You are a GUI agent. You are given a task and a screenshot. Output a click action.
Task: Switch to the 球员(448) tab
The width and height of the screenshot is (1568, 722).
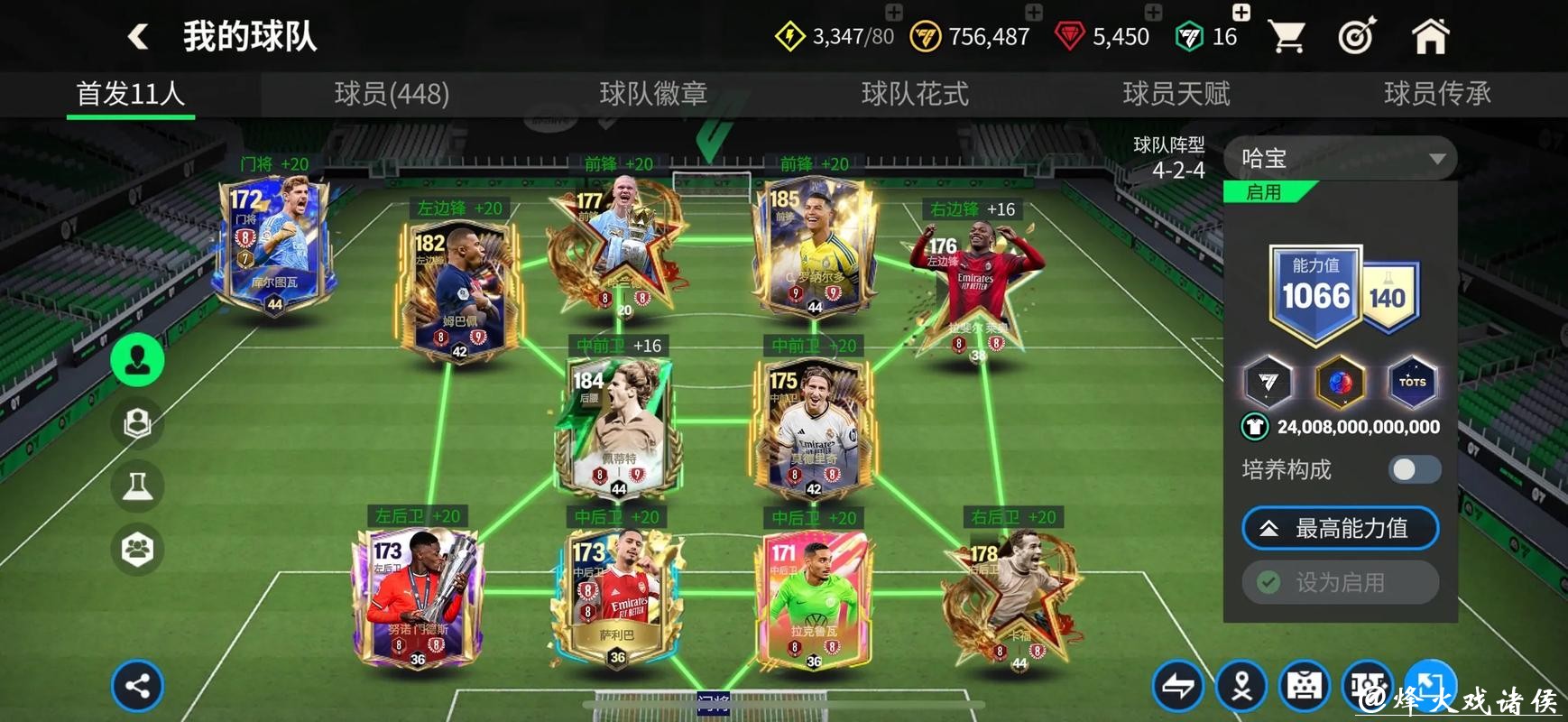pos(392,94)
